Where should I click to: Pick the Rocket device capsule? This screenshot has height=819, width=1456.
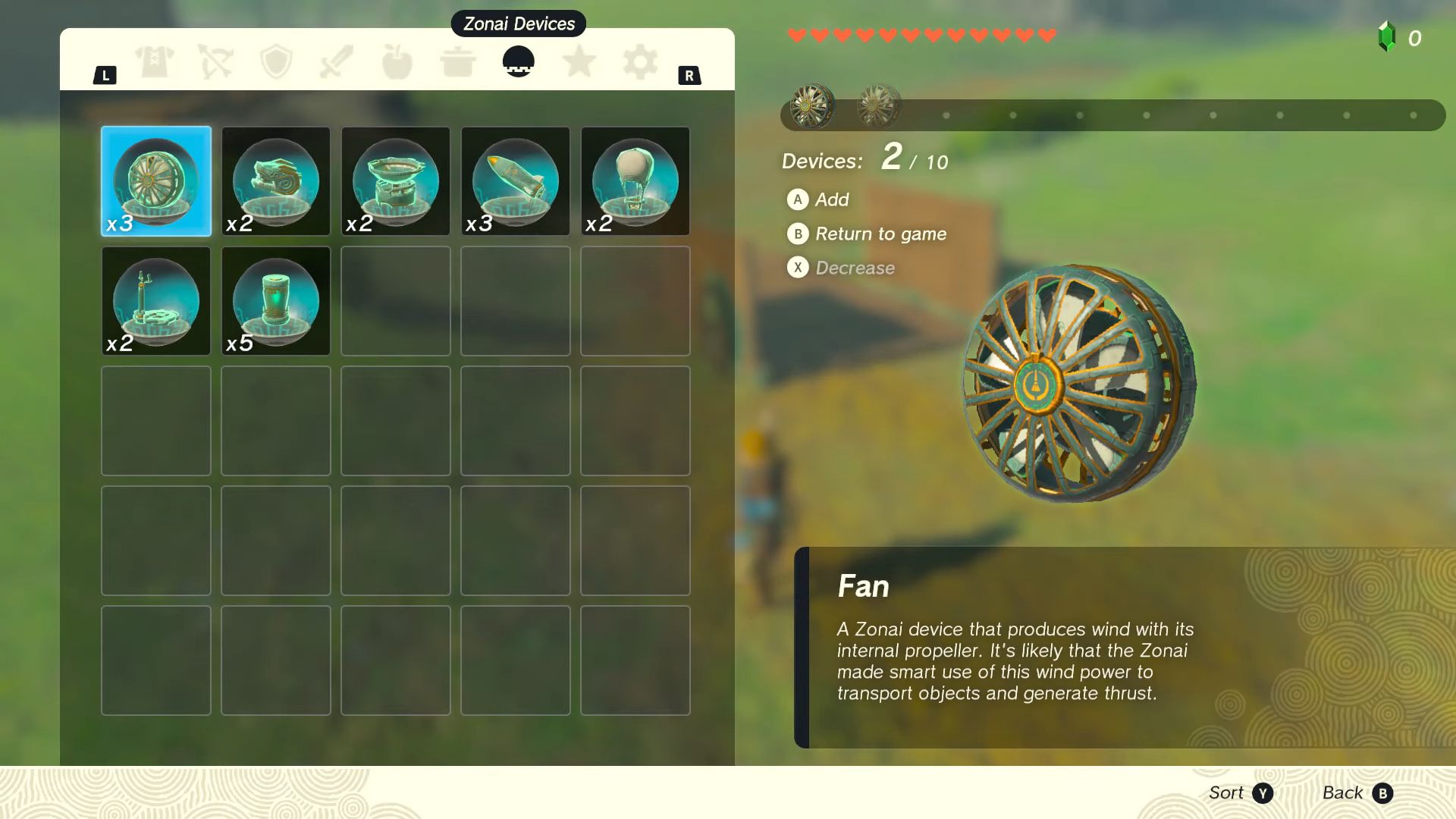516,181
